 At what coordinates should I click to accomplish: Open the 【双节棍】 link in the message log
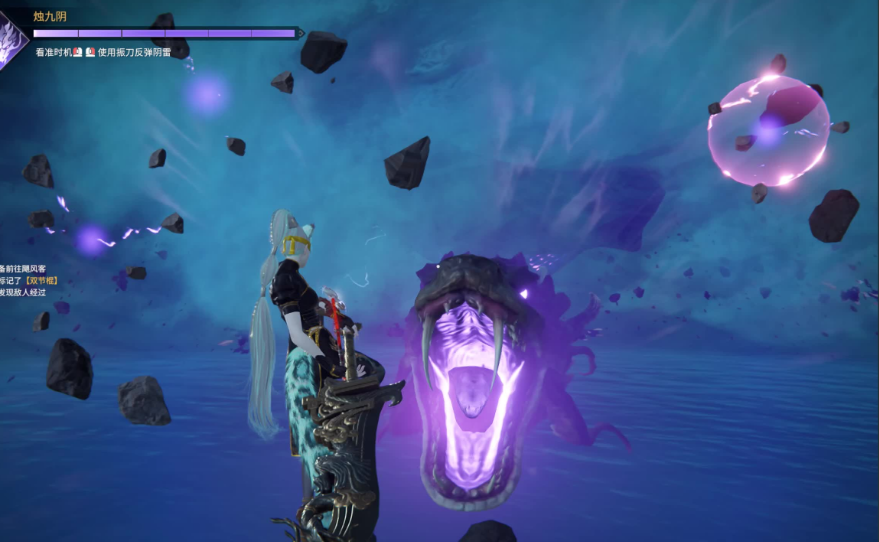tap(42, 281)
